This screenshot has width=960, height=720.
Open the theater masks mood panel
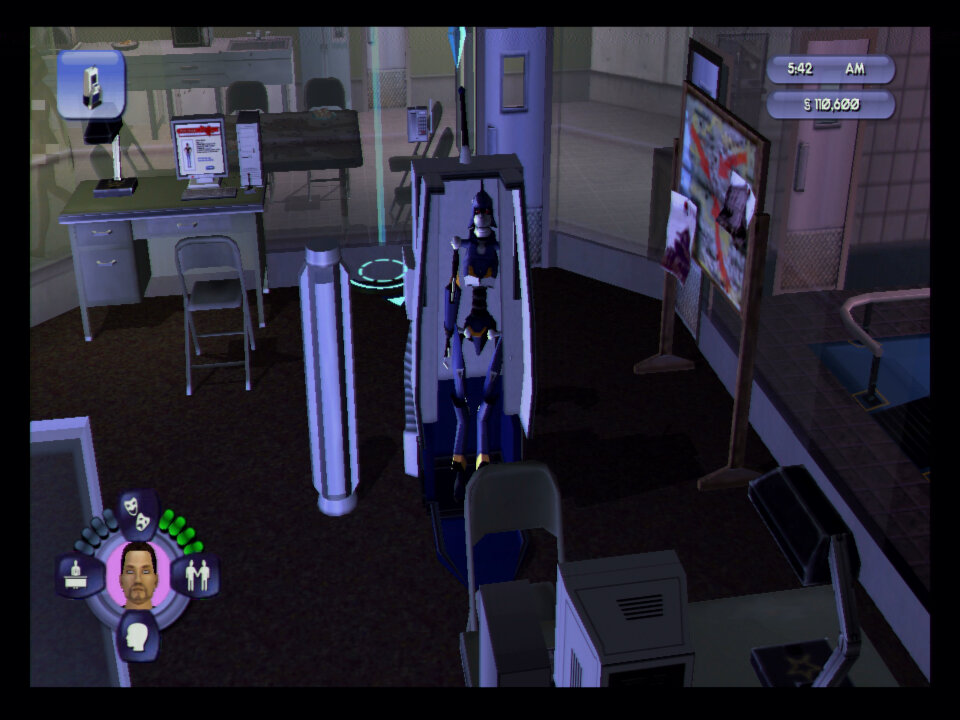pyautogui.click(x=138, y=512)
